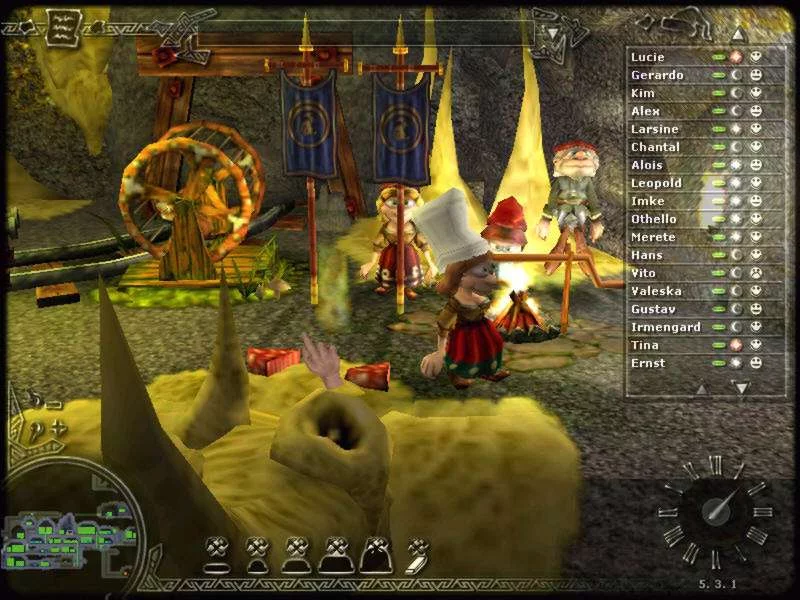Select Kim in the dwarf list
This screenshot has width=800, height=600.
coord(642,93)
